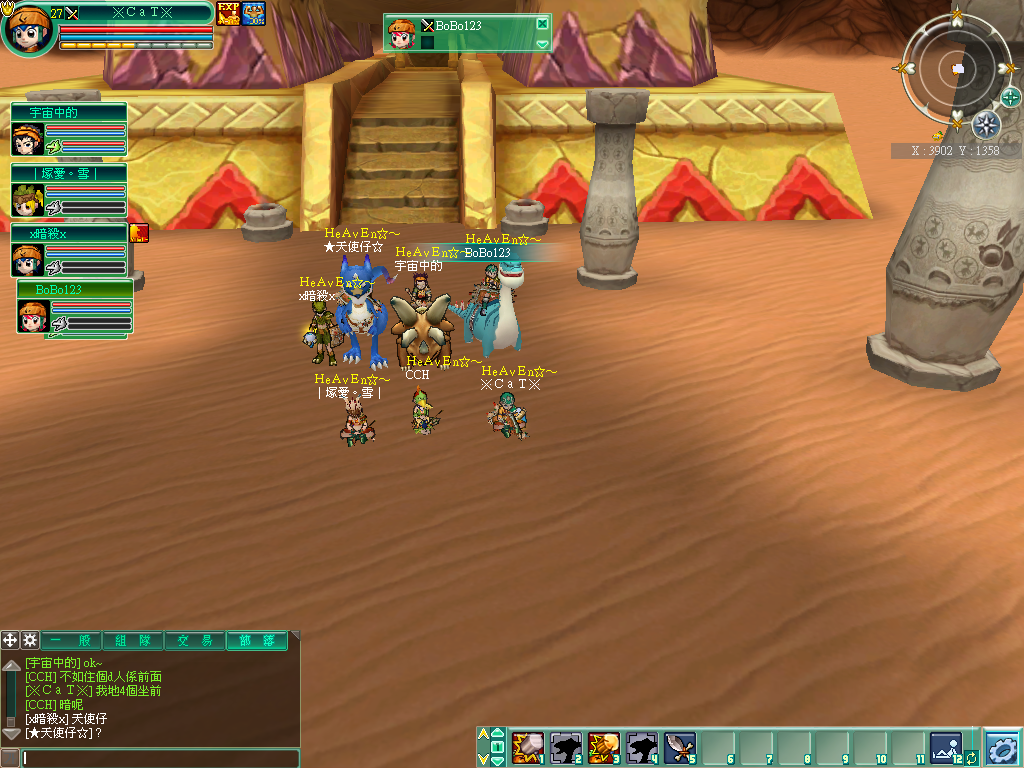Open the 組隊 party chat tab
This screenshot has width=1024, height=768.
pos(133,641)
